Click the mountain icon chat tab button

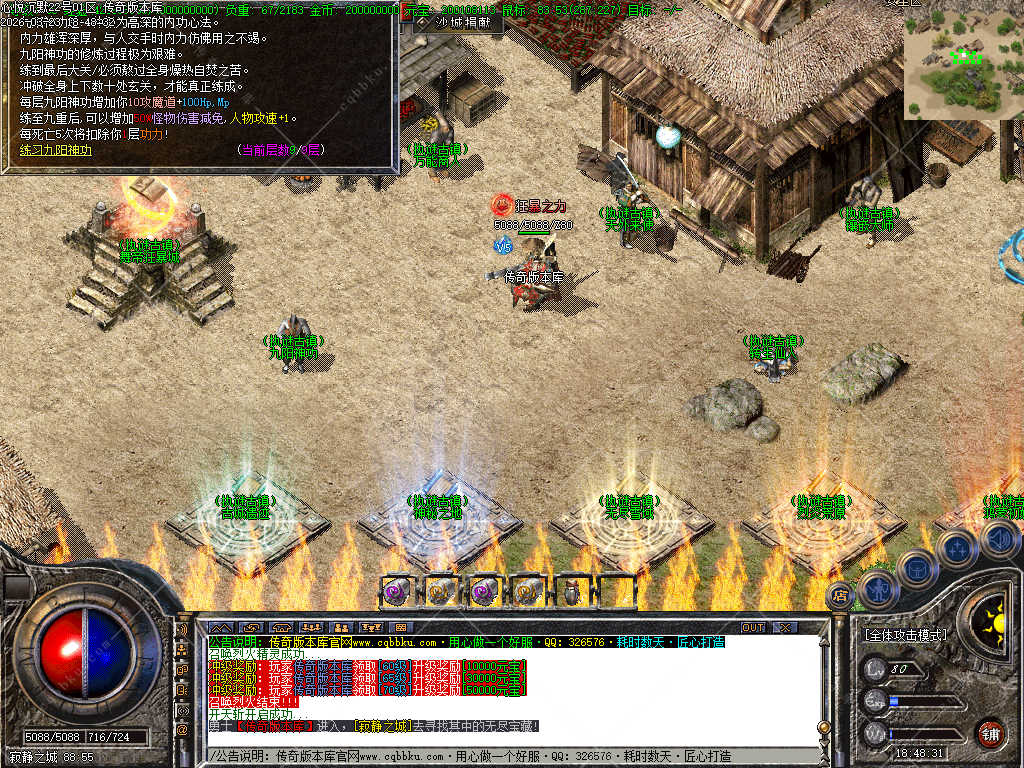point(219,627)
